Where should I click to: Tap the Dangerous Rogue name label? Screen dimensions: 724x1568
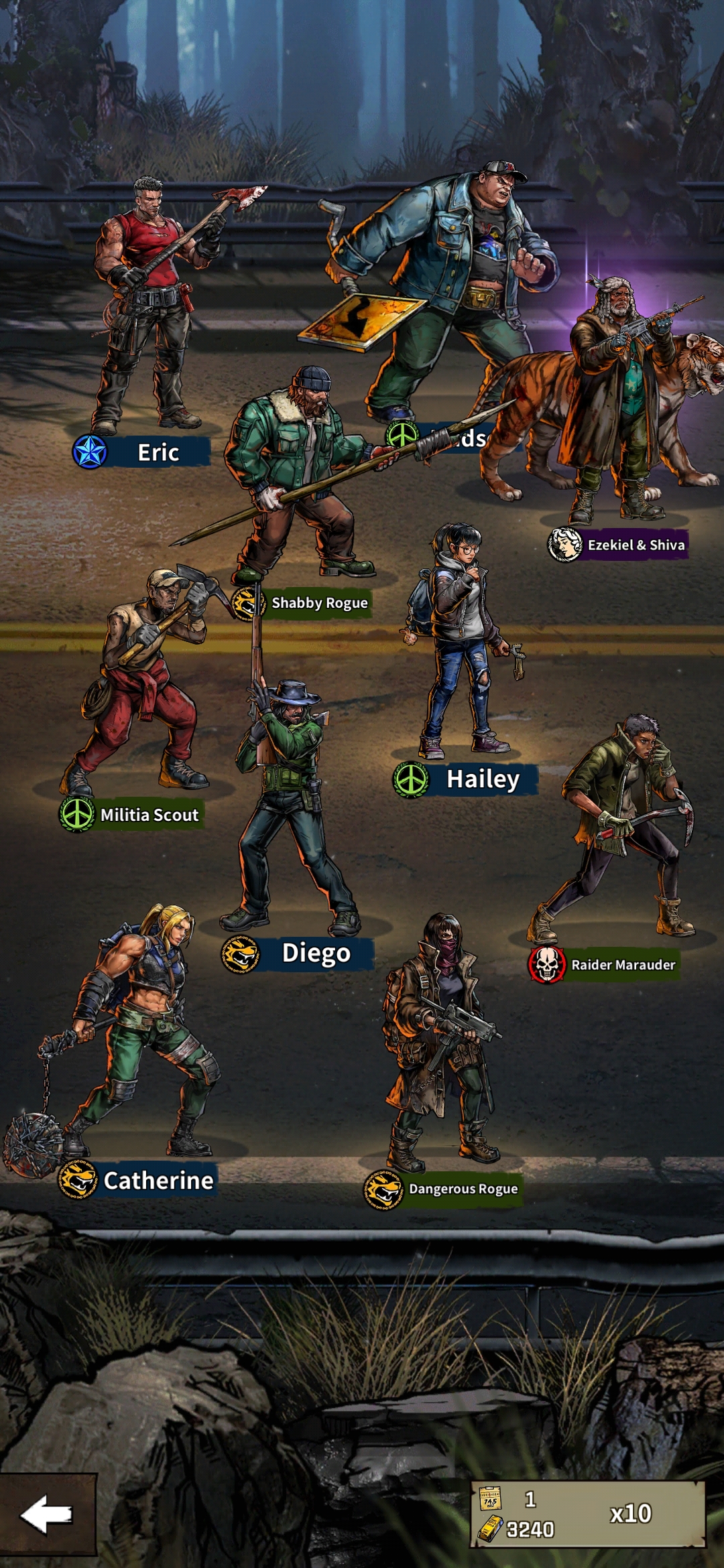click(x=463, y=1189)
